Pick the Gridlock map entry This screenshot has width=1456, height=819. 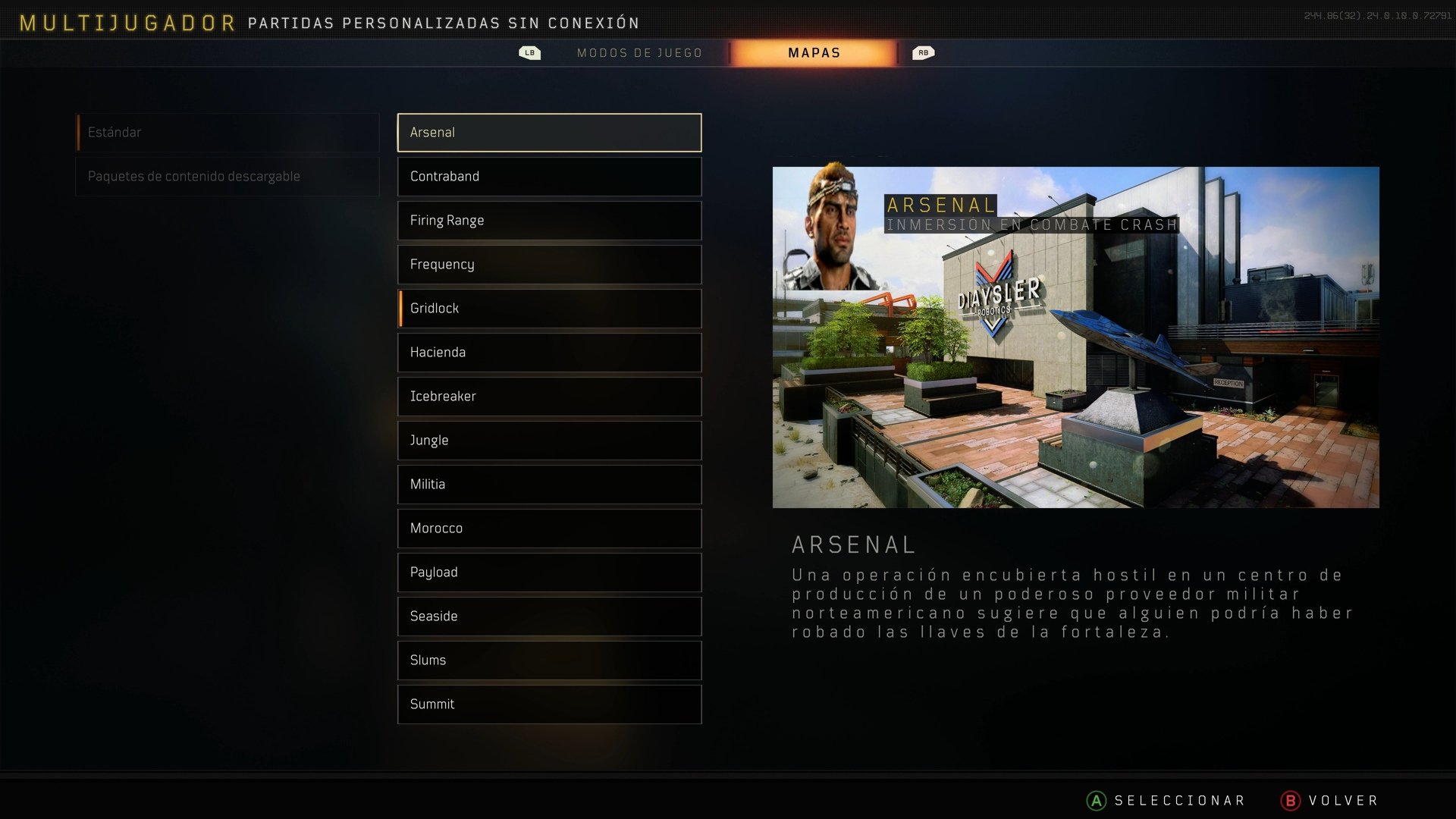548,308
